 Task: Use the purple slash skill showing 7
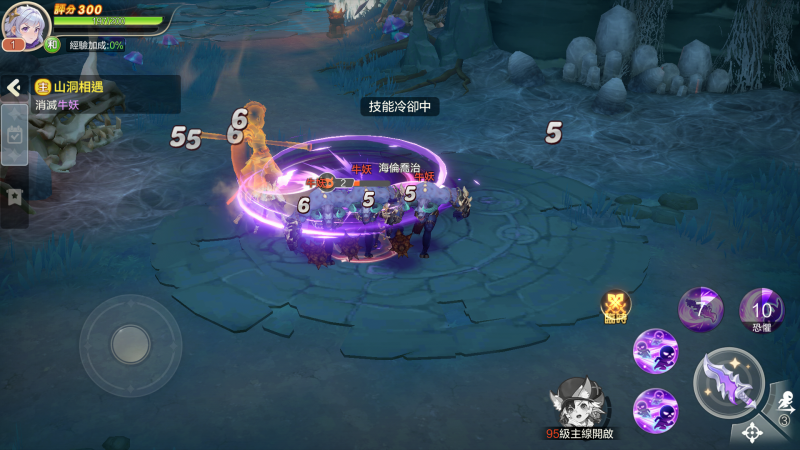tap(701, 308)
